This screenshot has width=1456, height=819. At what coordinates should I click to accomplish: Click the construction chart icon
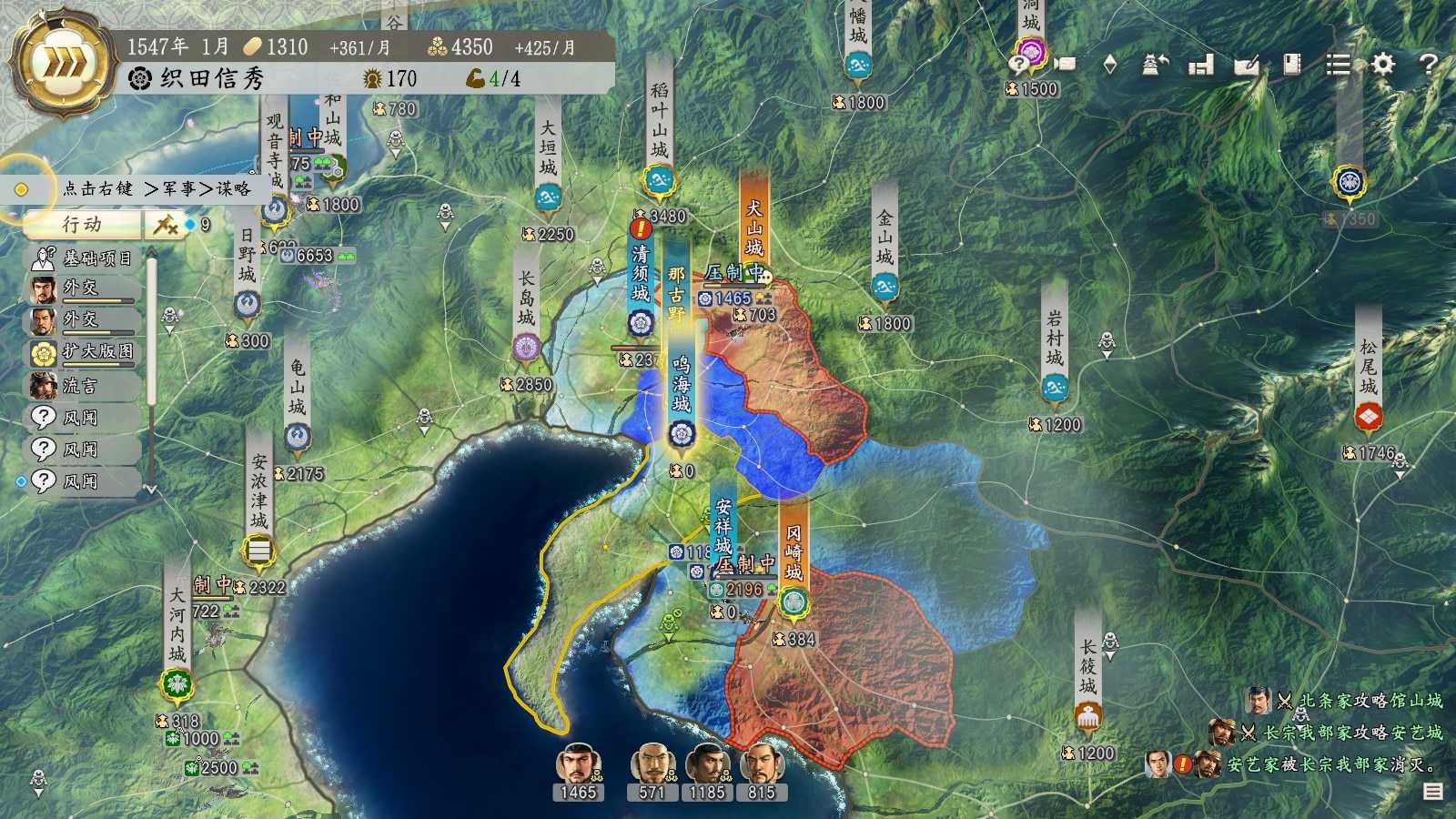[1201, 66]
